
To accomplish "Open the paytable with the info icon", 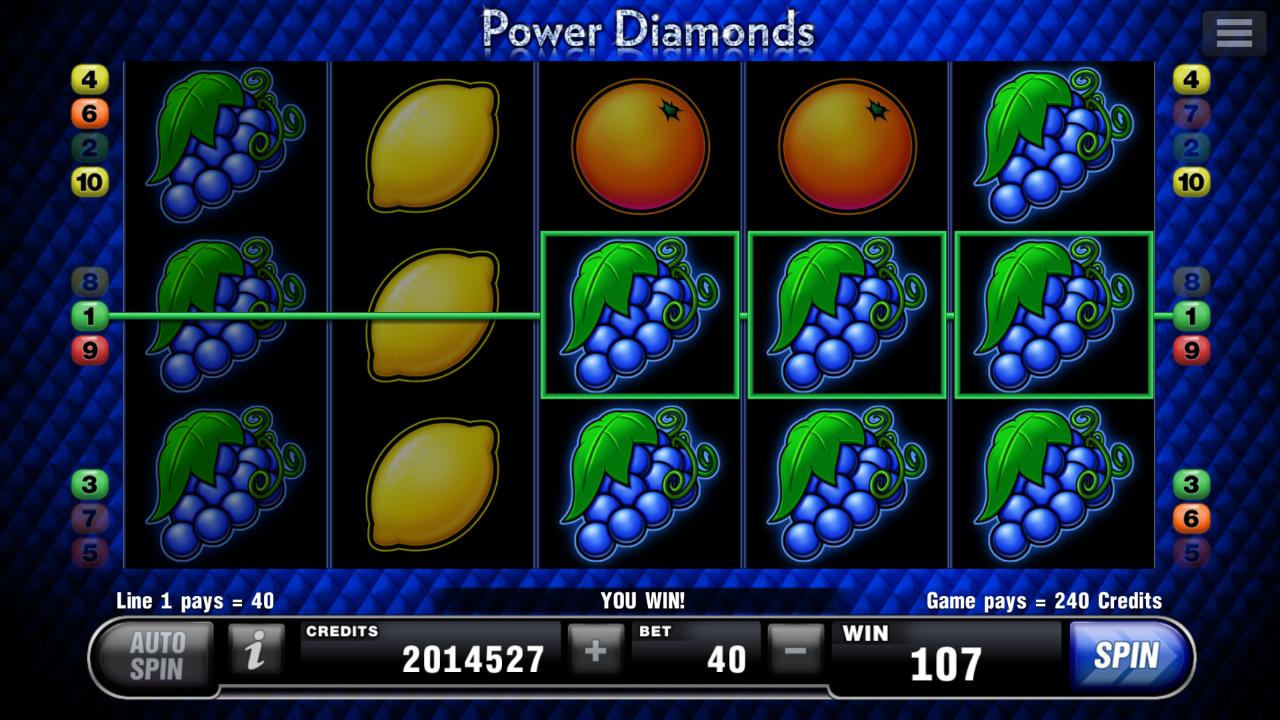I will tap(255, 650).
